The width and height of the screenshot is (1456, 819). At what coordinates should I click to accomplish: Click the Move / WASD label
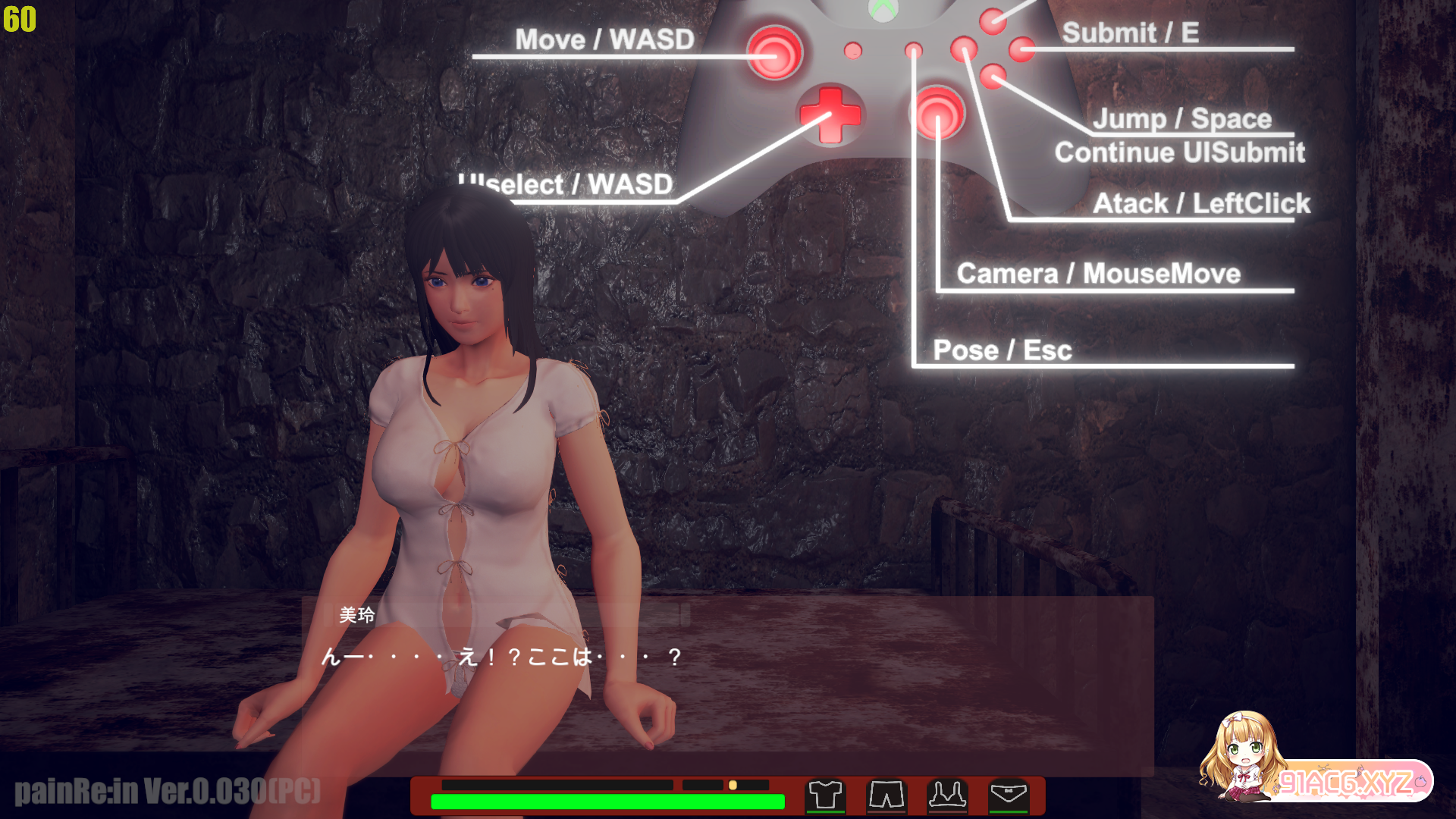pyautogui.click(x=605, y=39)
